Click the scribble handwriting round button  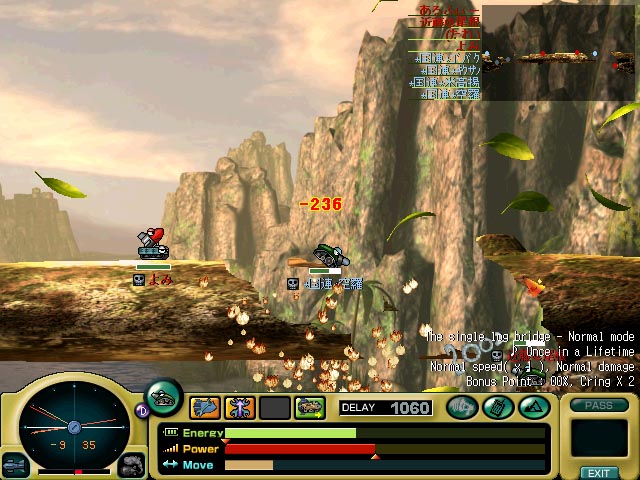point(462,407)
